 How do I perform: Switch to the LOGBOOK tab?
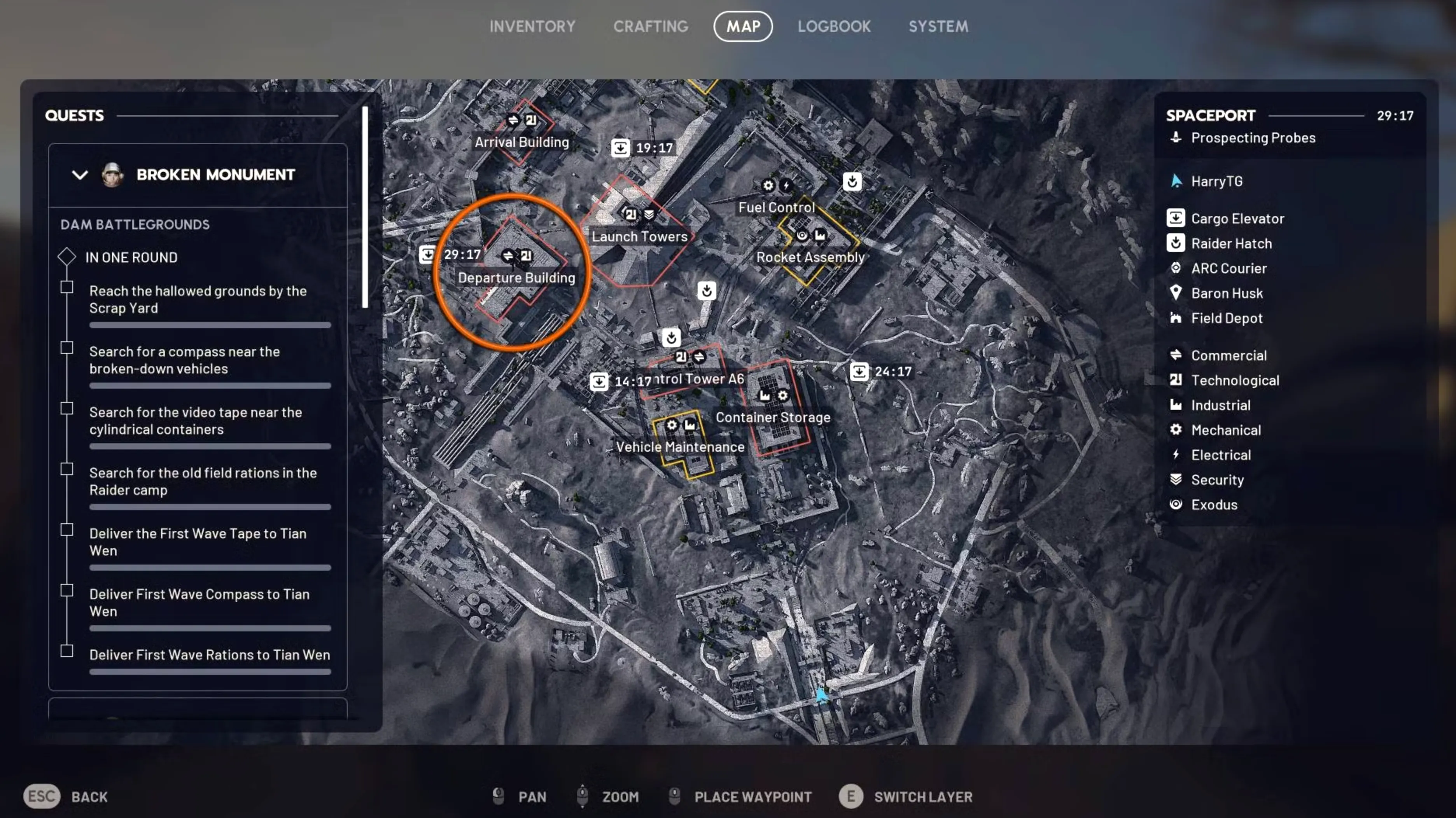click(834, 26)
